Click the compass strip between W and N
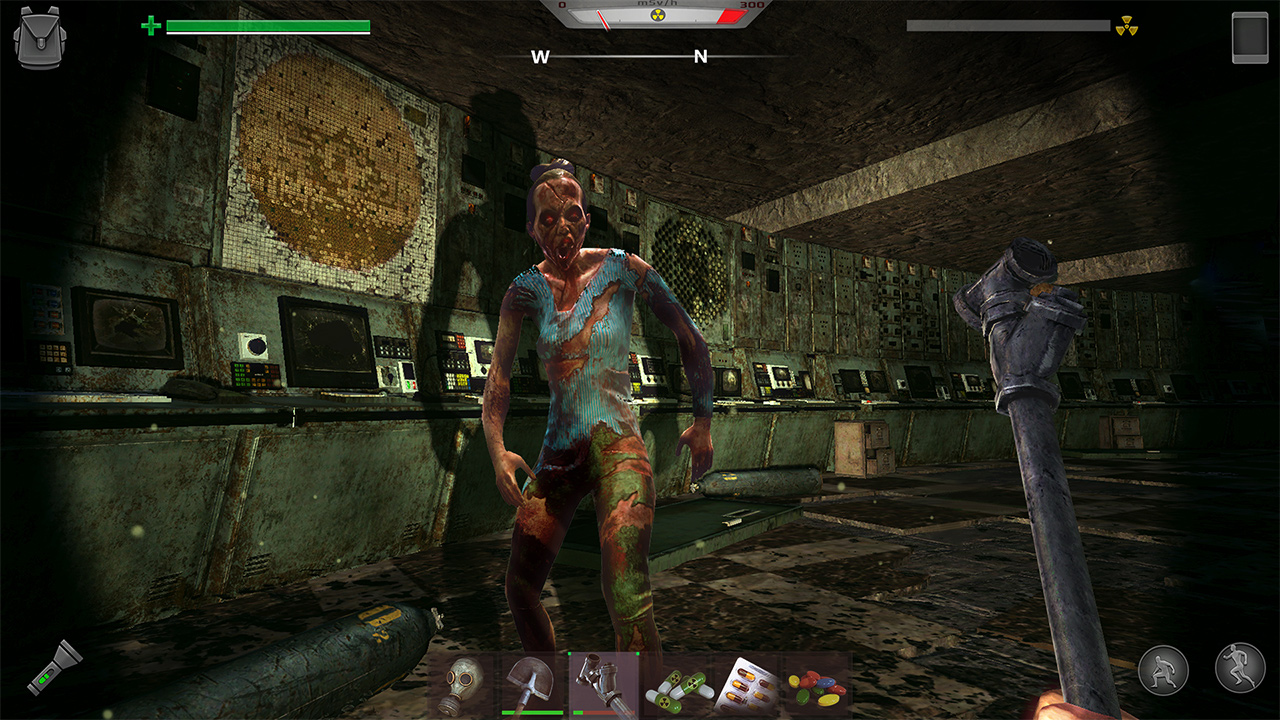This screenshot has height=720, width=1280. (x=620, y=58)
